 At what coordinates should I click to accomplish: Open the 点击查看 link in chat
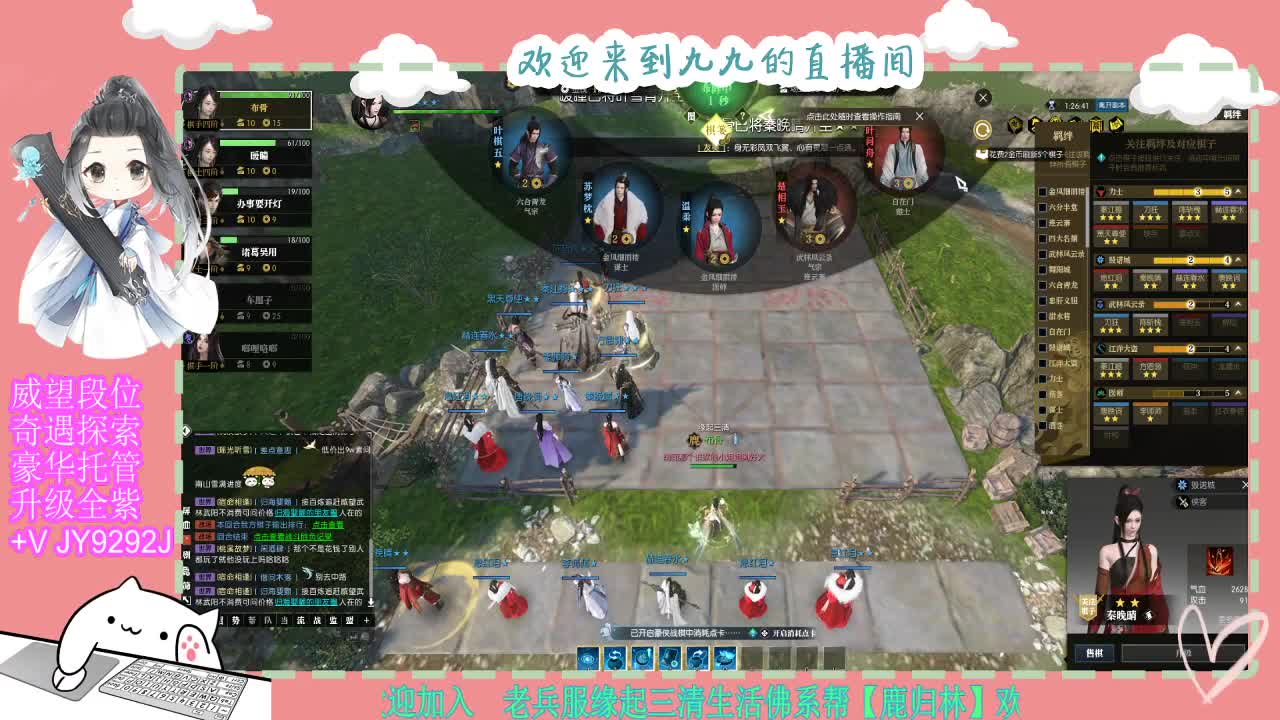(329, 526)
